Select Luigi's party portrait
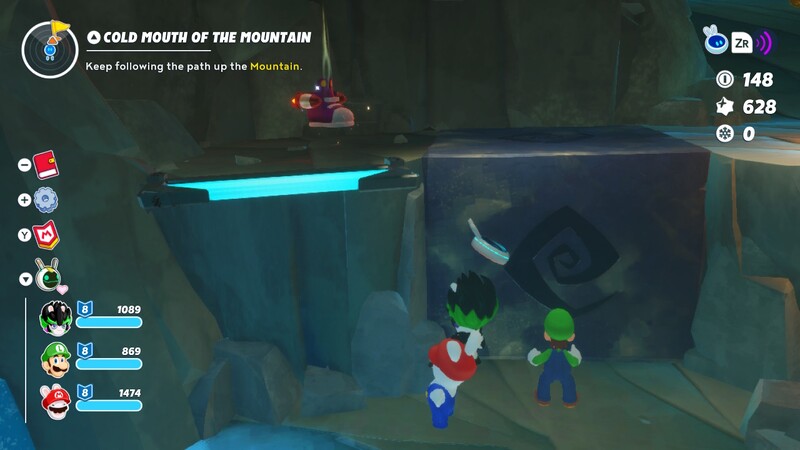The height and width of the screenshot is (450, 800). tap(54, 357)
